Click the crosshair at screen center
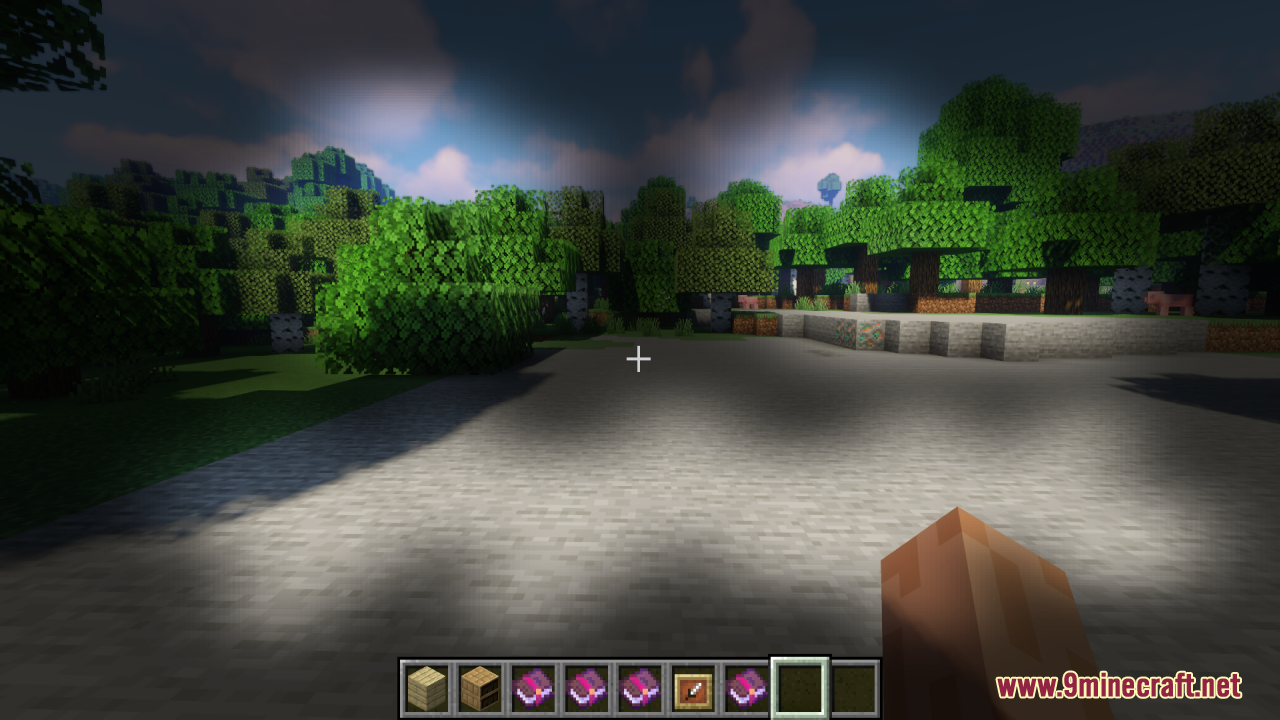 coord(639,358)
